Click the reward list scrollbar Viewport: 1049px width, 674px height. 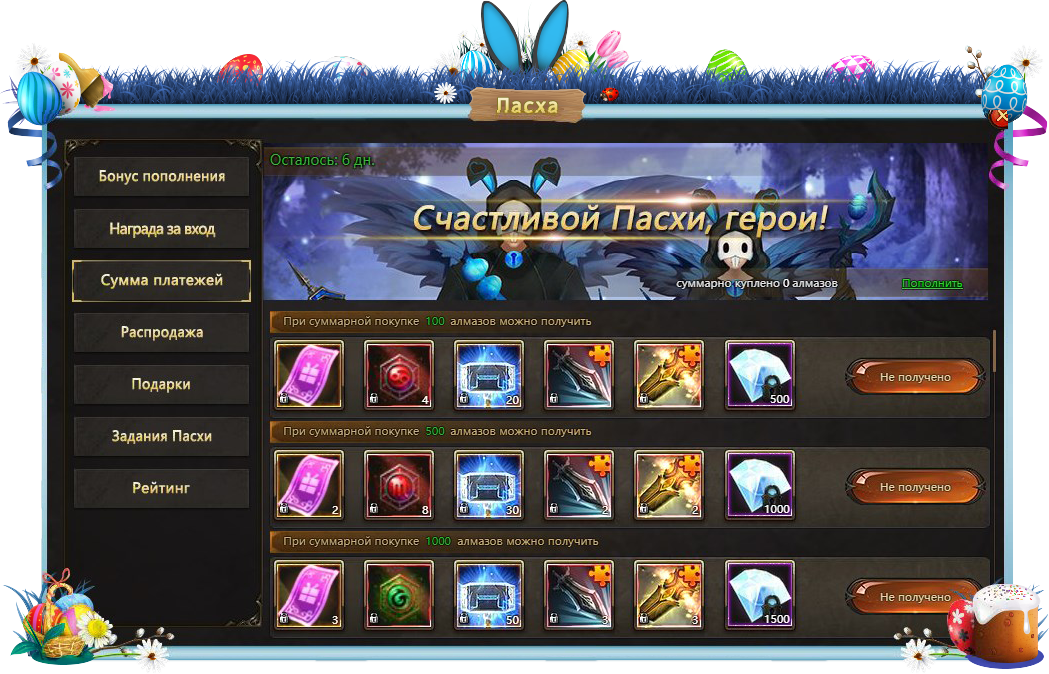pyautogui.click(x=994, y=352)
